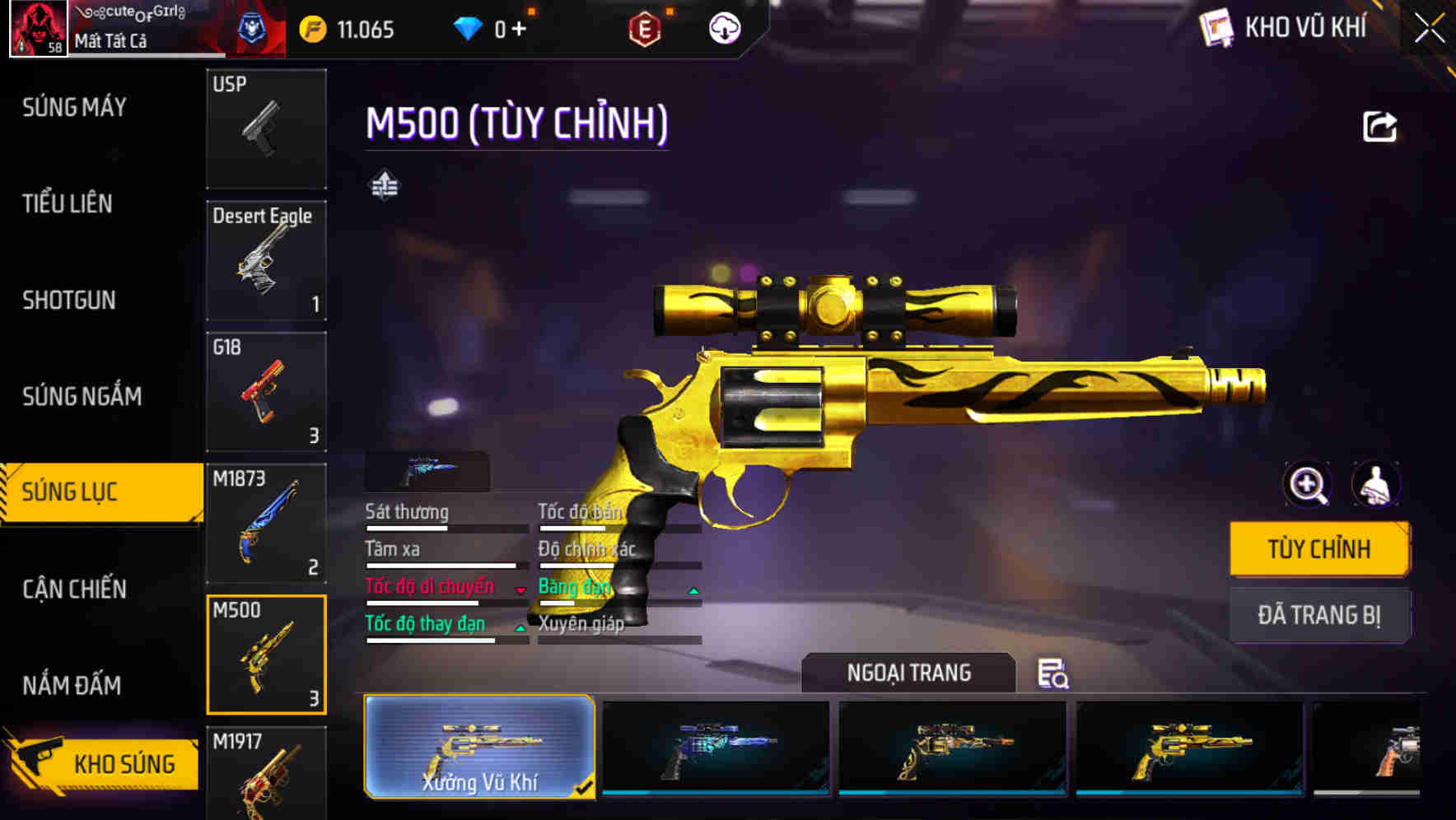Click the weapon upgrade arrows icon under the title
The height and width of the screenshot is (820, 1456).
[x=384, y=185]
